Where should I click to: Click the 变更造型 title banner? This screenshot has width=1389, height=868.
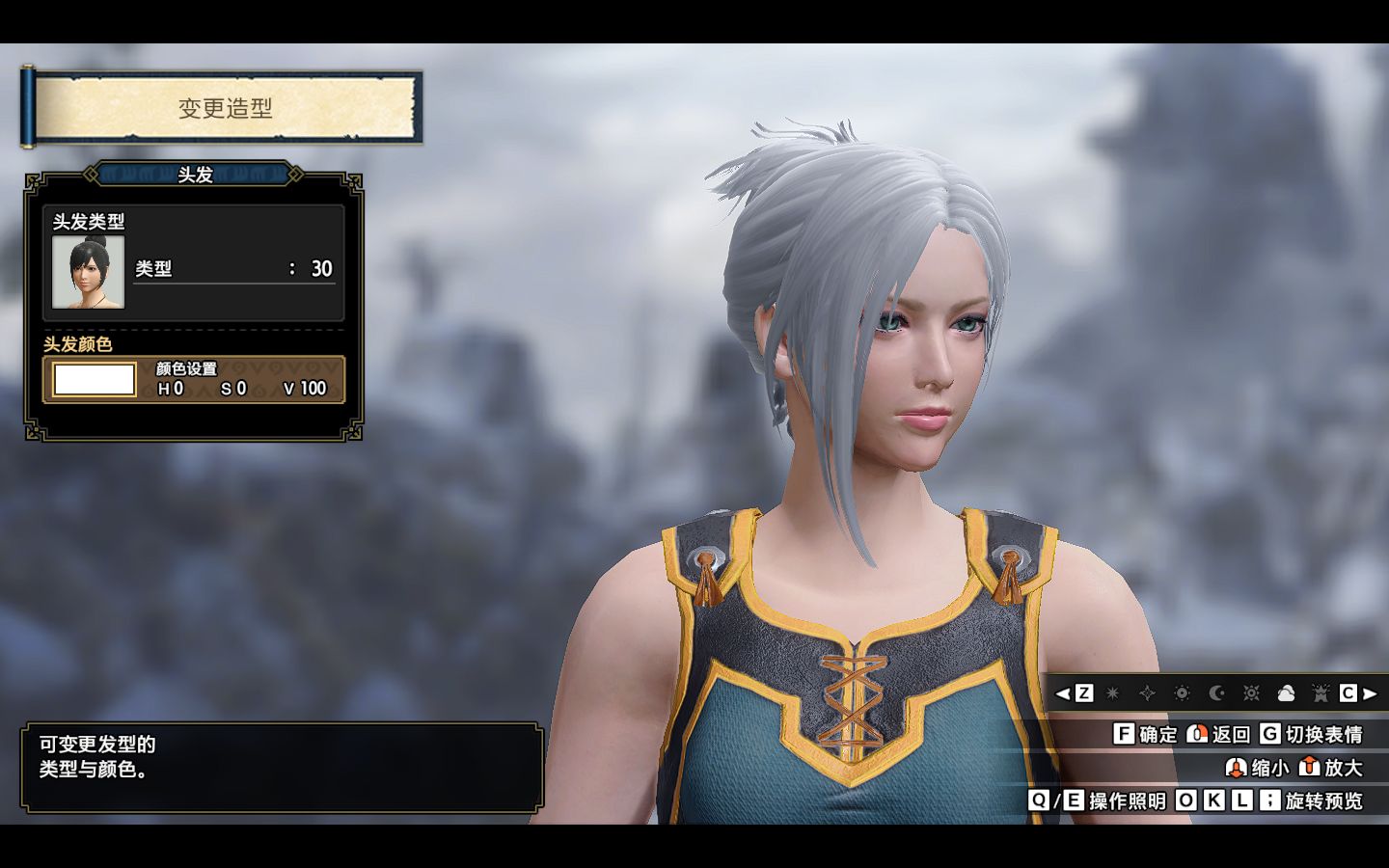(x=226, y=109)
